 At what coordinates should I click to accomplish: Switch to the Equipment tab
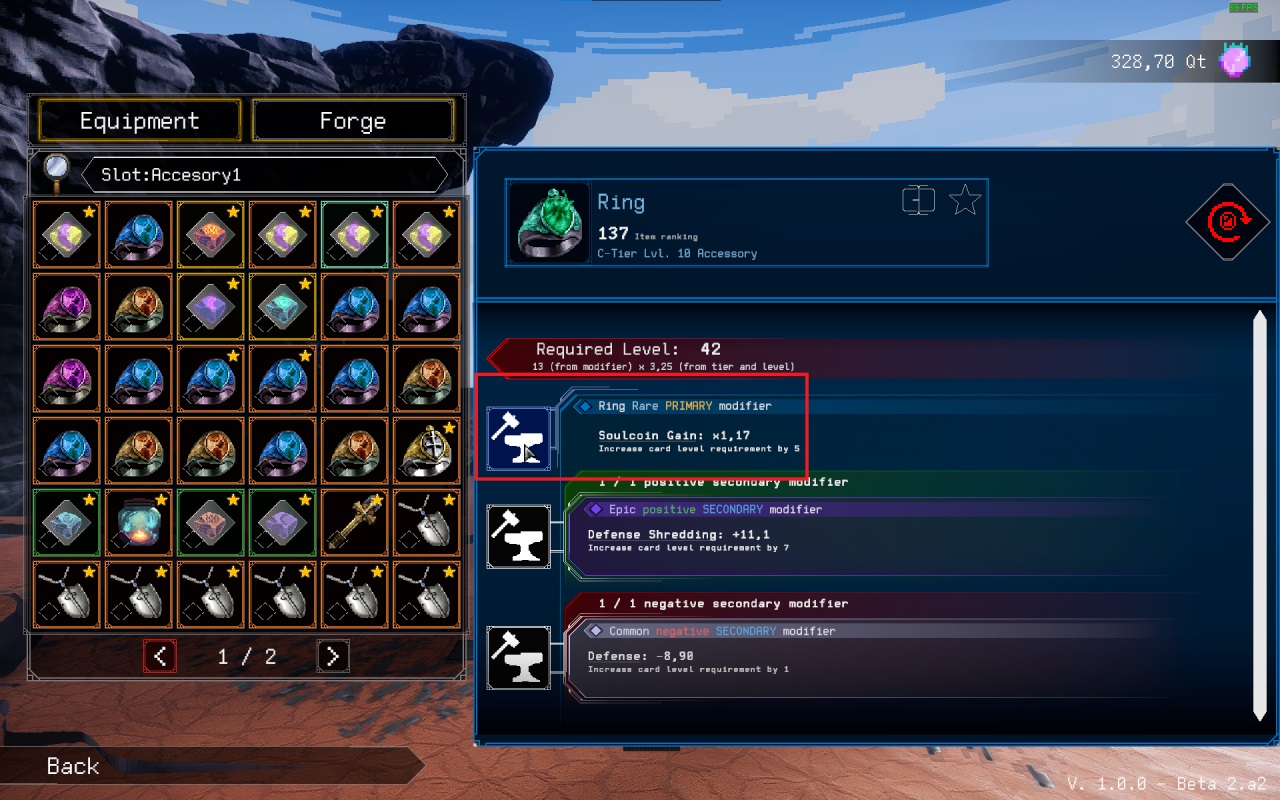pyautogui.click(x=139, y=121)
